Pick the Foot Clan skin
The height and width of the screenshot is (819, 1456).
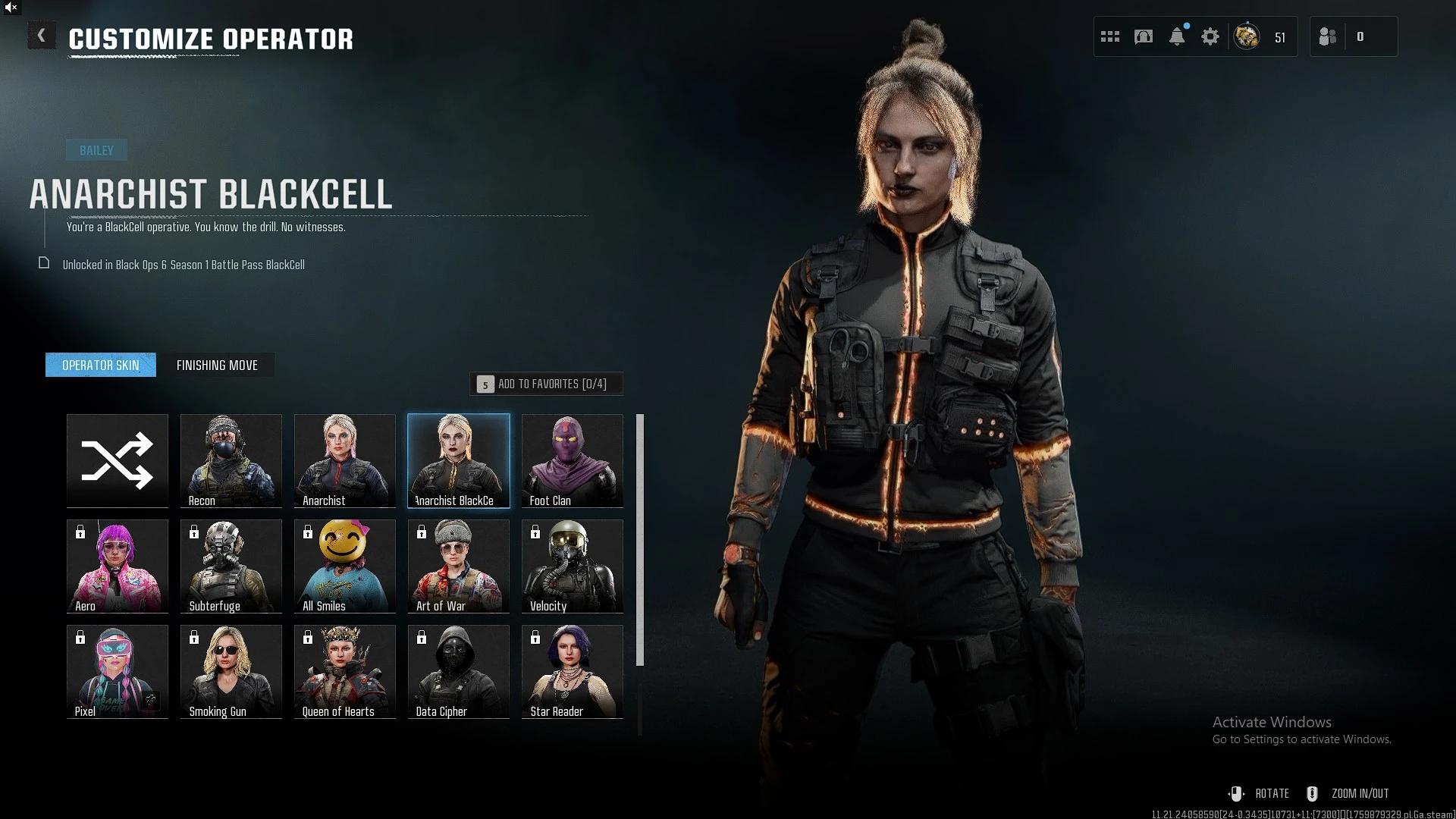573,460
